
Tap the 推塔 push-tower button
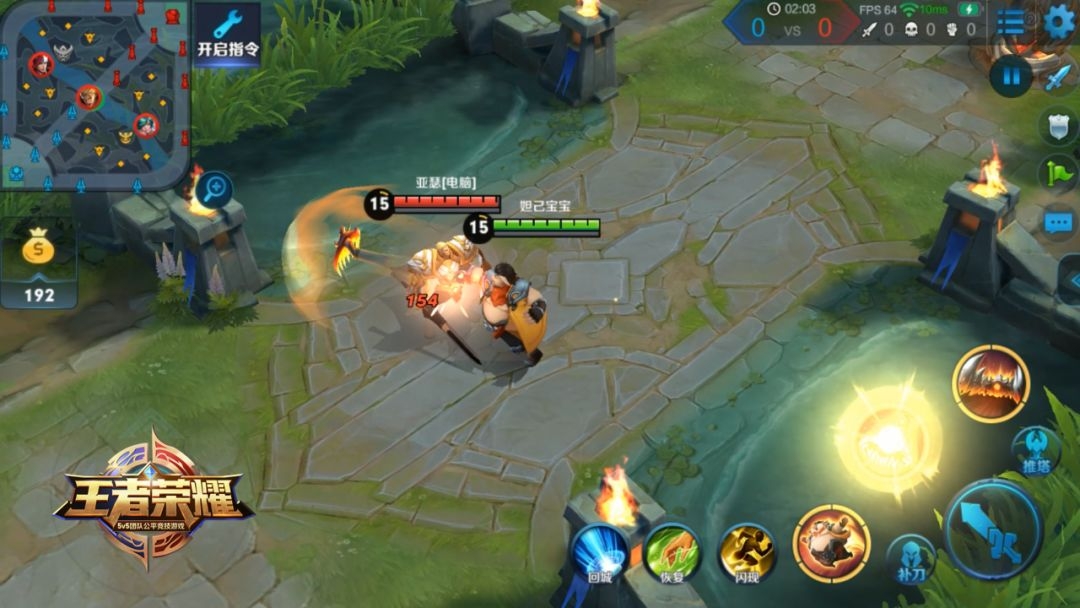coord(1035,449)
